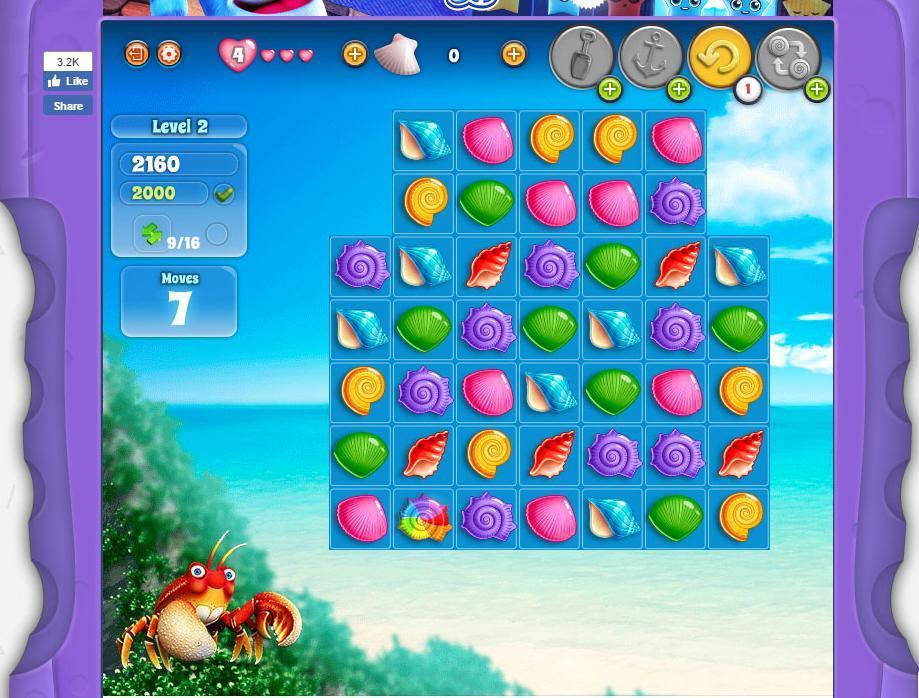919x698 pixels.
Task: Use the yellow undo arrow booster
Action: coord(719,57)
